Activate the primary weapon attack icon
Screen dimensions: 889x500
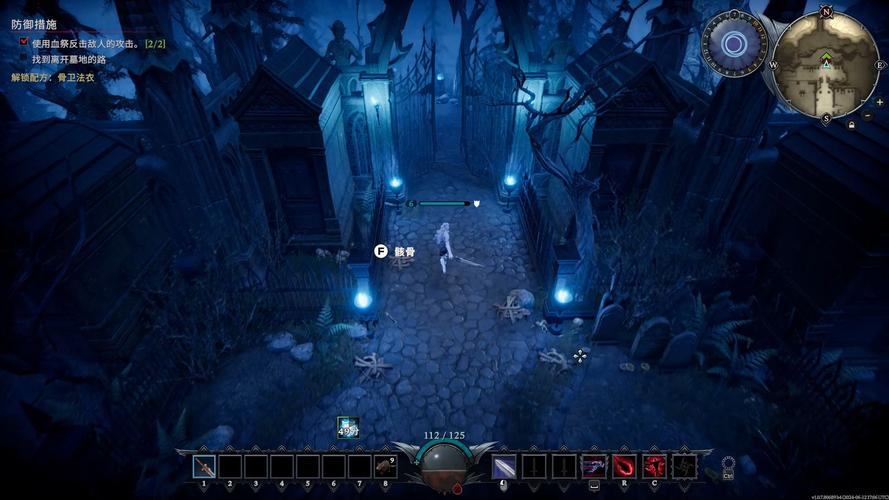click(504, 466)
